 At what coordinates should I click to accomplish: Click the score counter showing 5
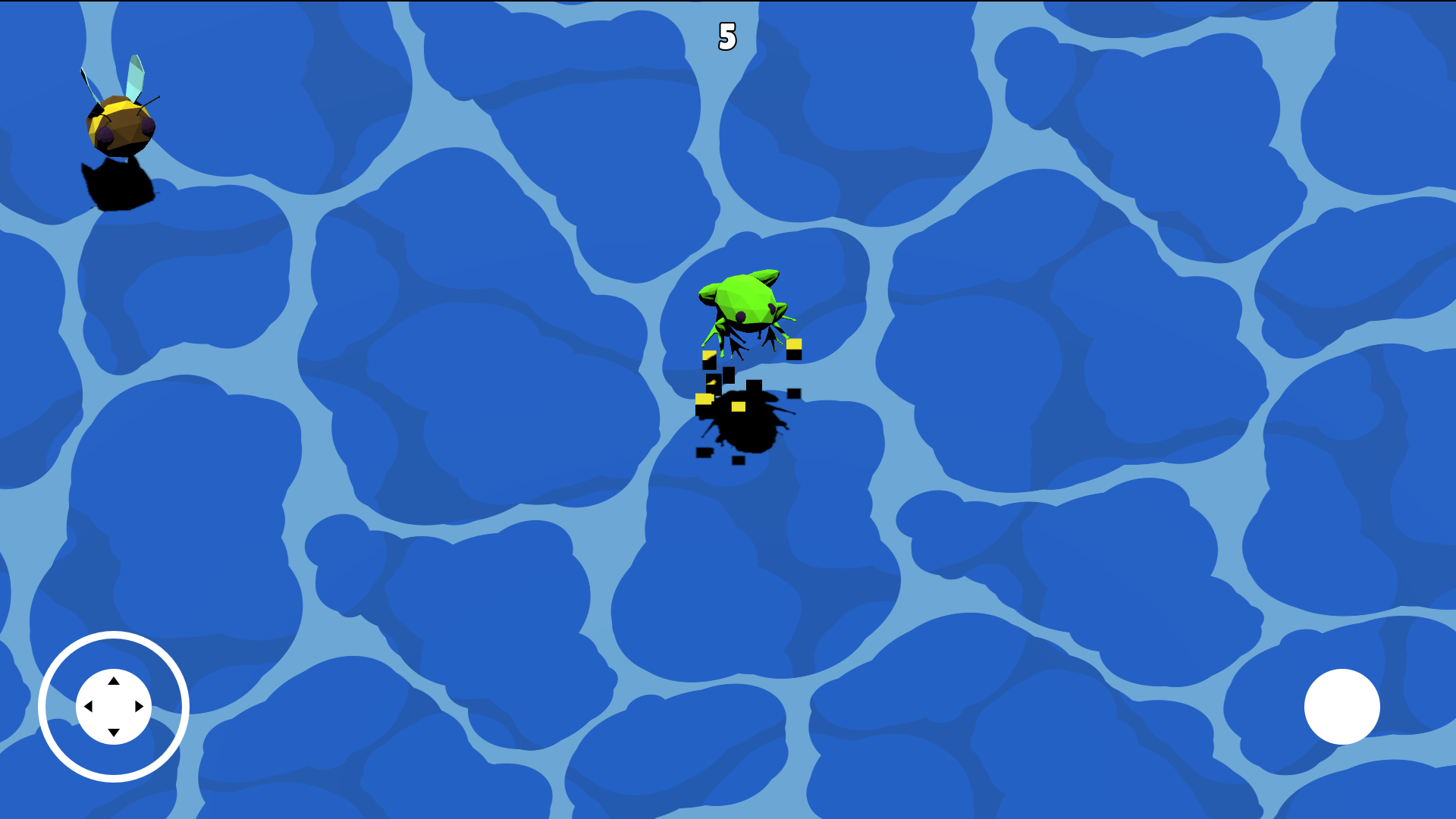726,36
